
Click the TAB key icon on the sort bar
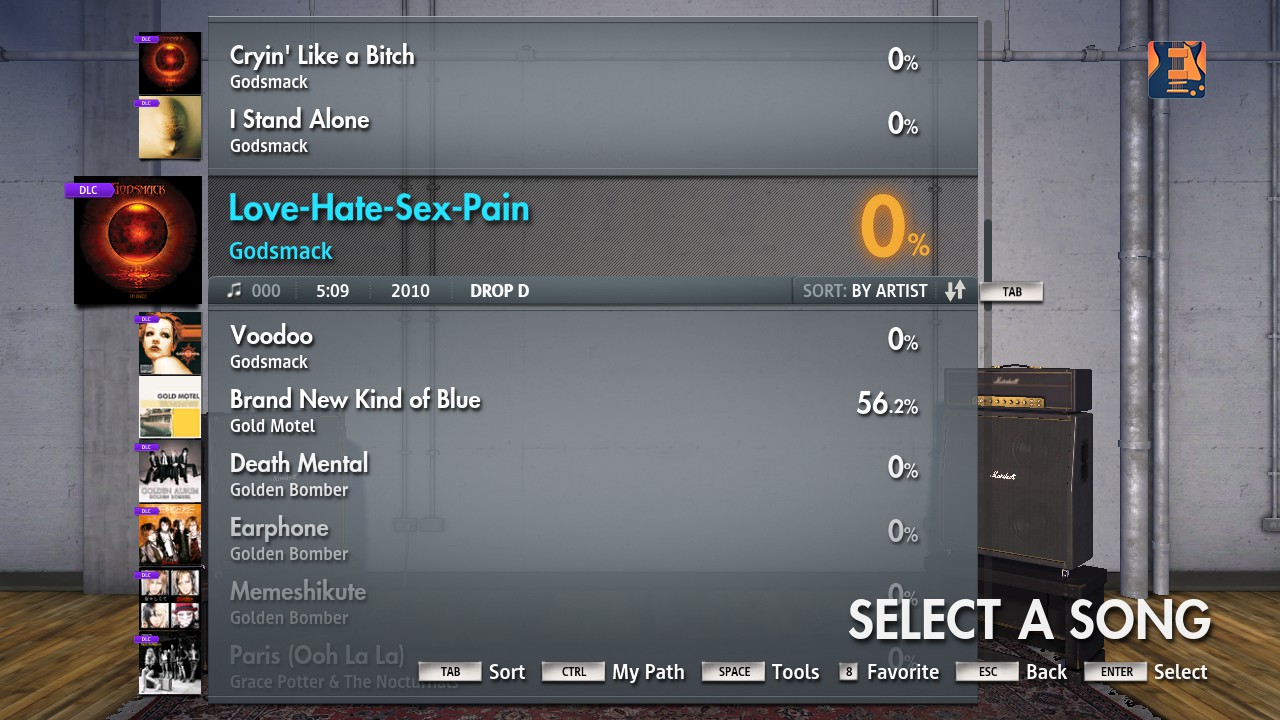click(x=1011, y=291)
